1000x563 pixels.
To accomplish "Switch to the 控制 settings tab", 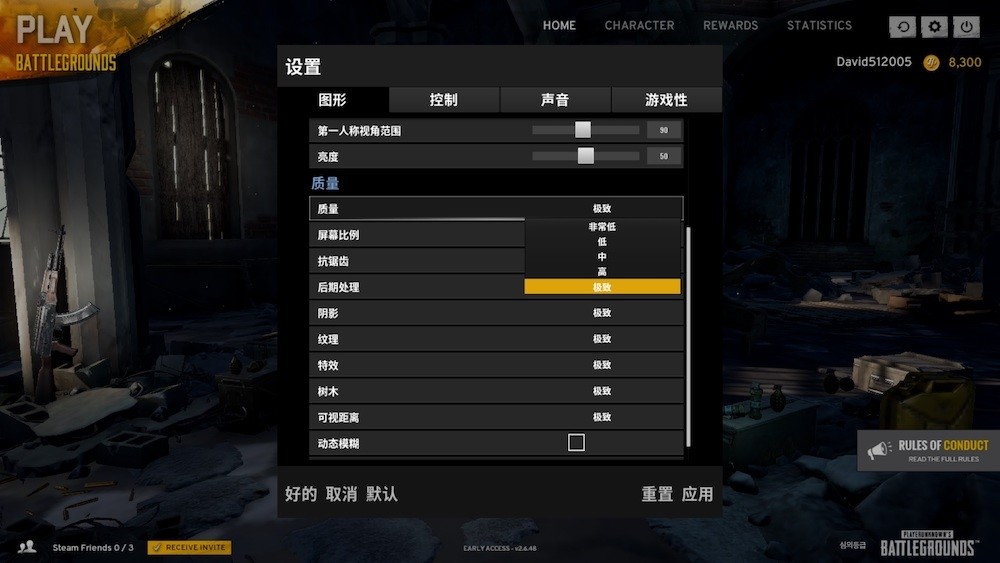I will coord(443,100).
